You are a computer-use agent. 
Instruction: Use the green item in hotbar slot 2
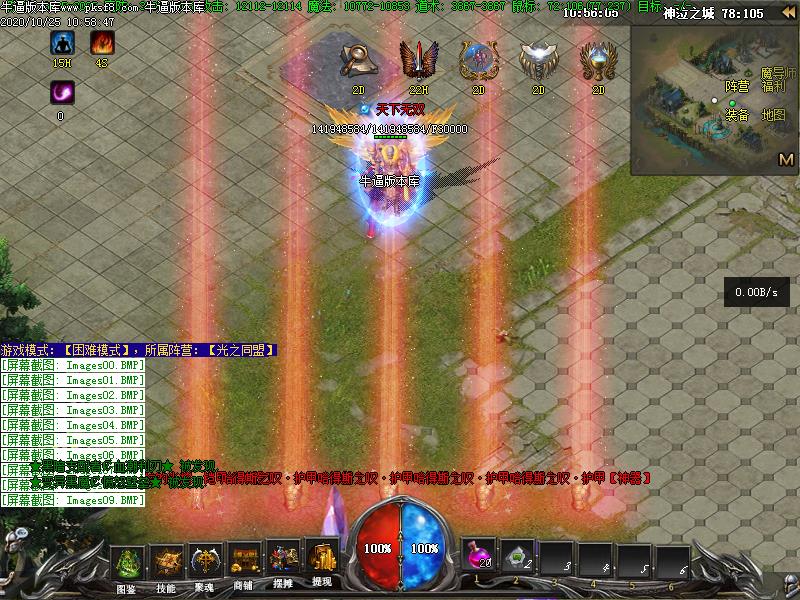pyautogui.click(x=516, y=557)
